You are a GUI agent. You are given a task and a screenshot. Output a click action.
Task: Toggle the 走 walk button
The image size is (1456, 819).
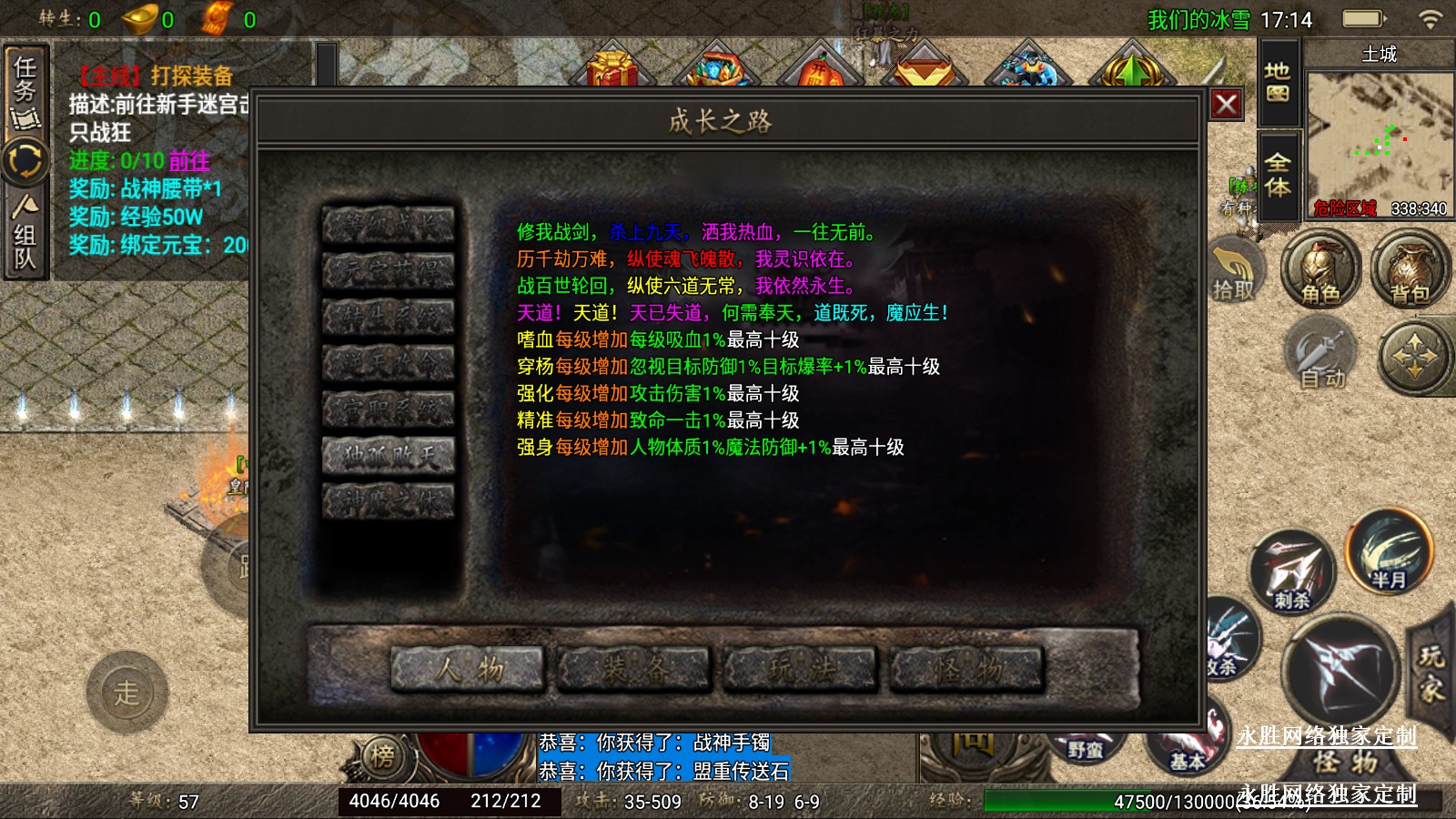(x=127, y=693)
